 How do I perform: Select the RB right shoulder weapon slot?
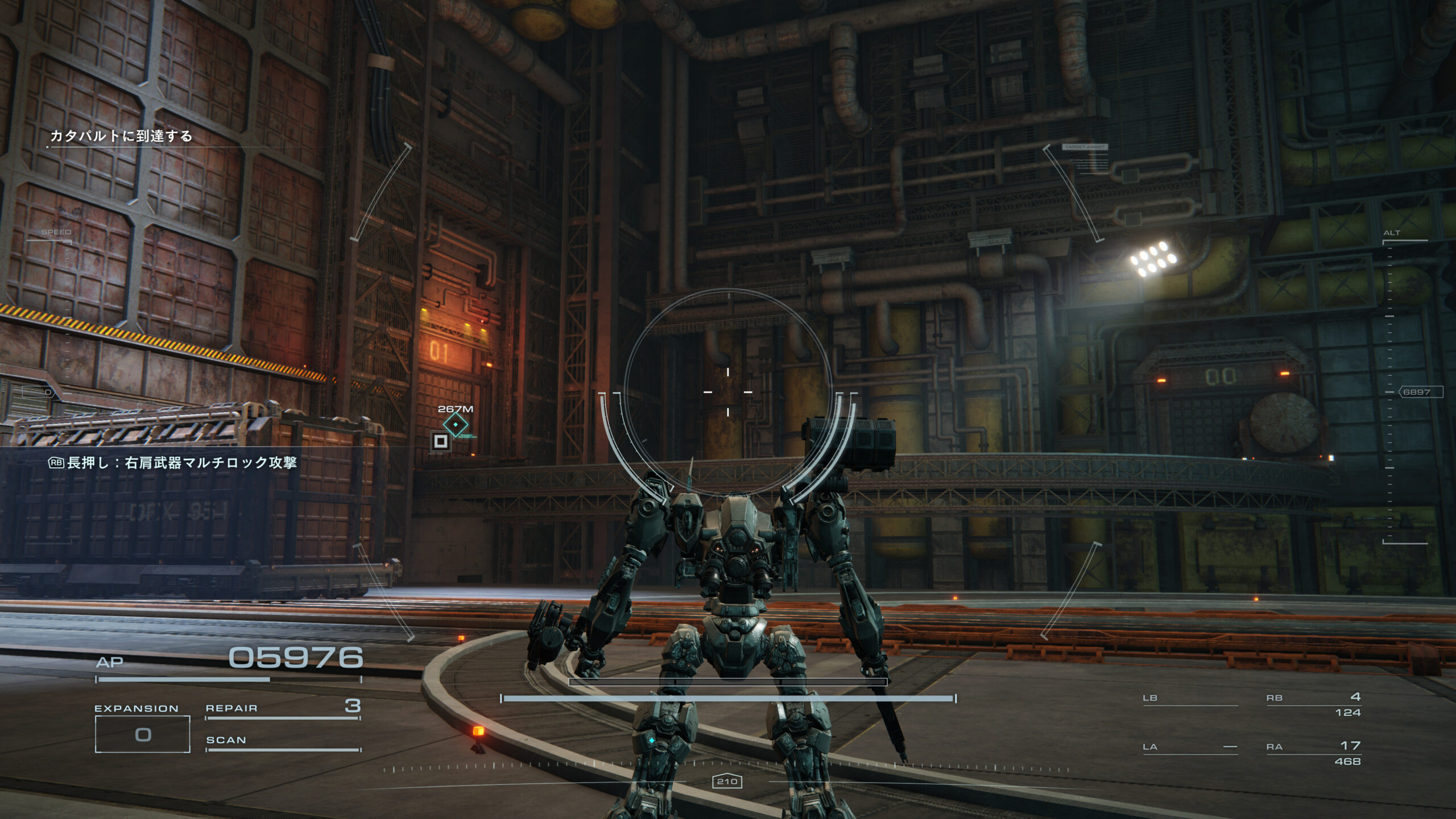coord(1313,704)
